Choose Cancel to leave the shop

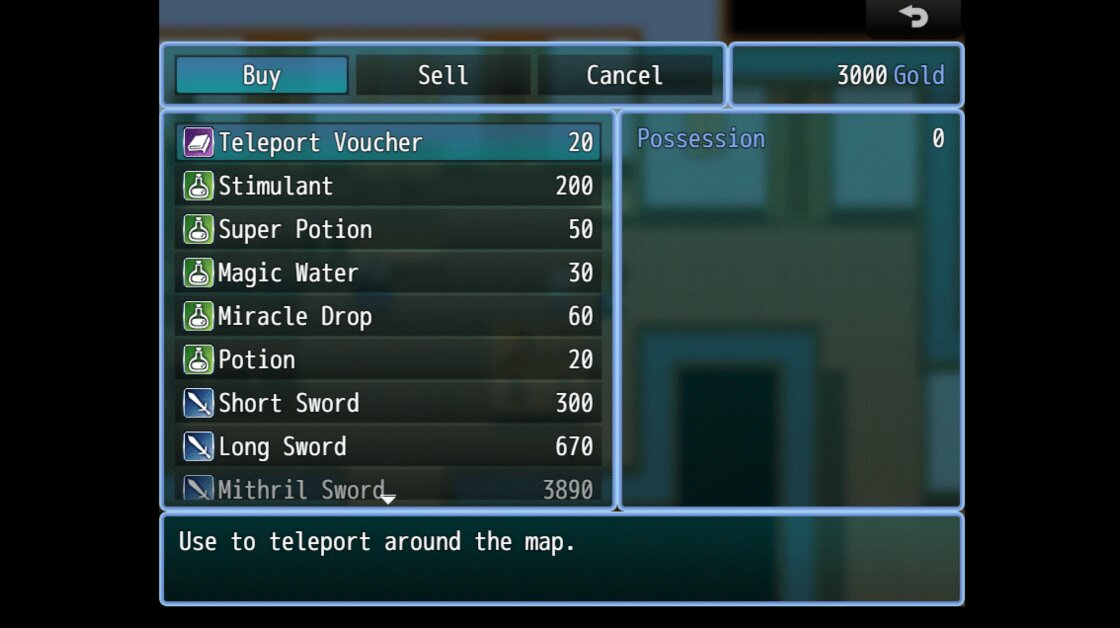624,76
